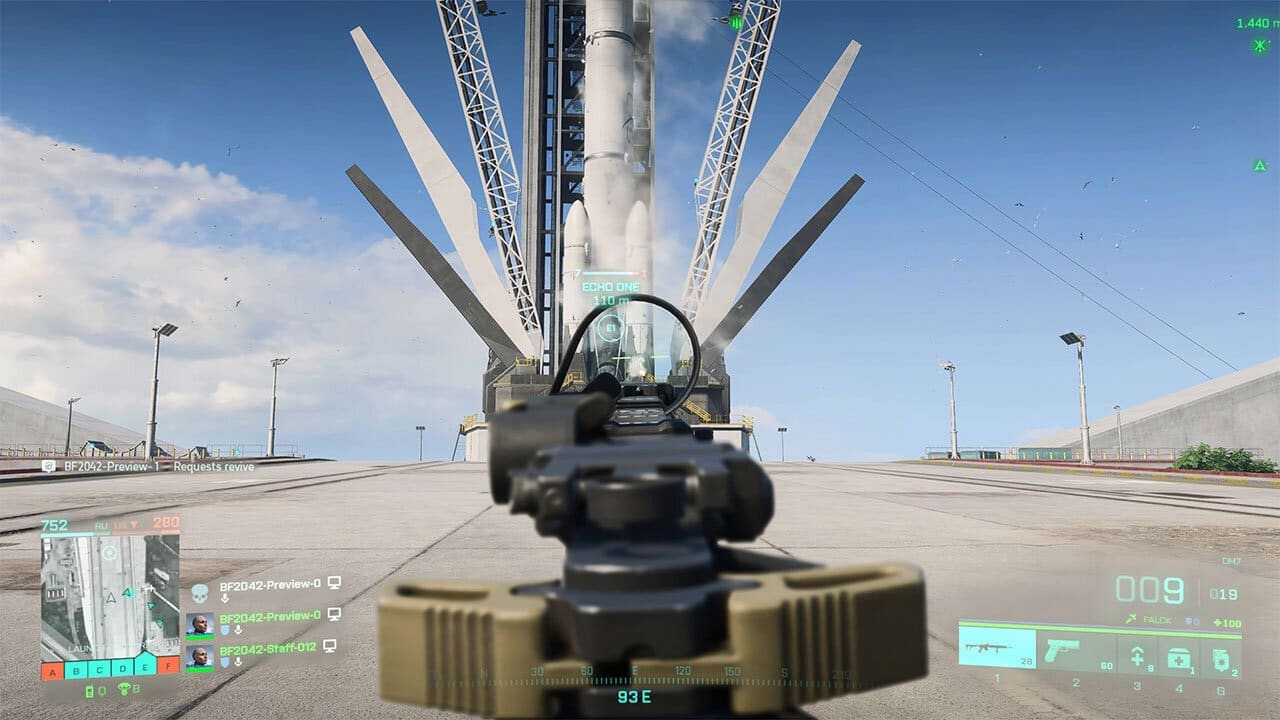Select the grenade icon in slot G
The image size is (1280, 720).
(1221, 657)
